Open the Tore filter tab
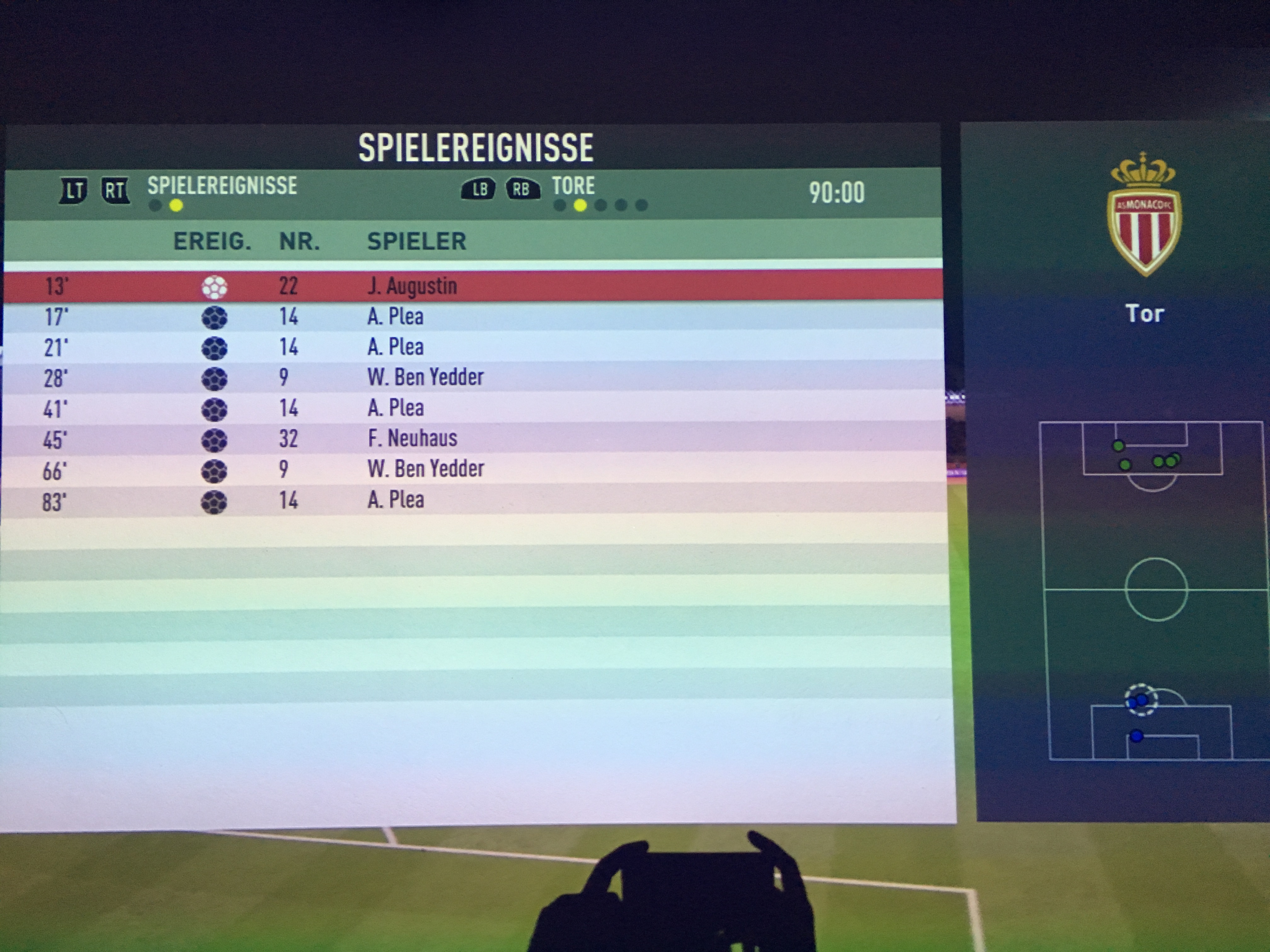 pos(573,186)
